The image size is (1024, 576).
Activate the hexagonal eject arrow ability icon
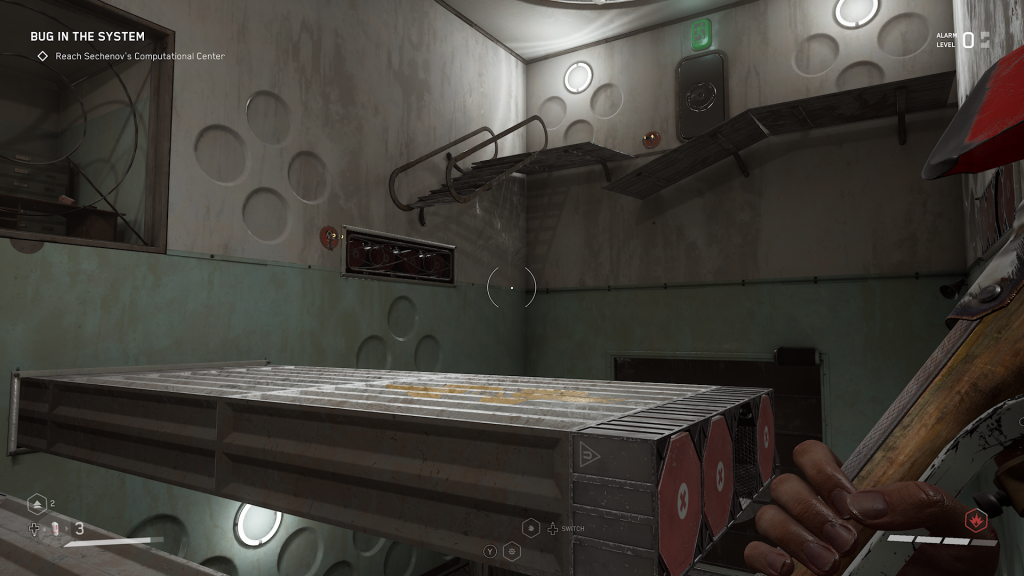tap(37, 503)
